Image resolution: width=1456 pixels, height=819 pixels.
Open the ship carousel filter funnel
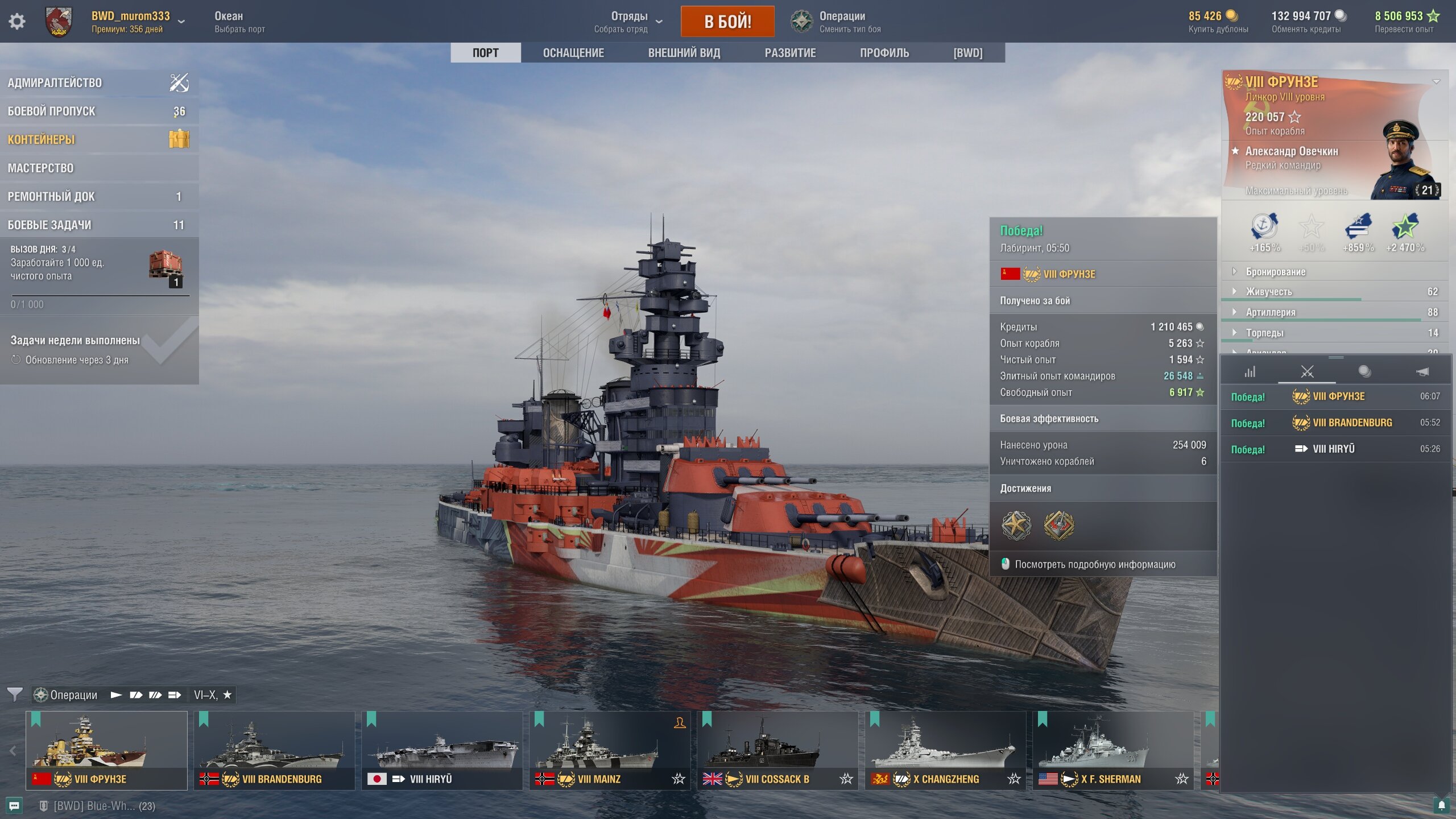pyautogui.click(x=15, y=694)
